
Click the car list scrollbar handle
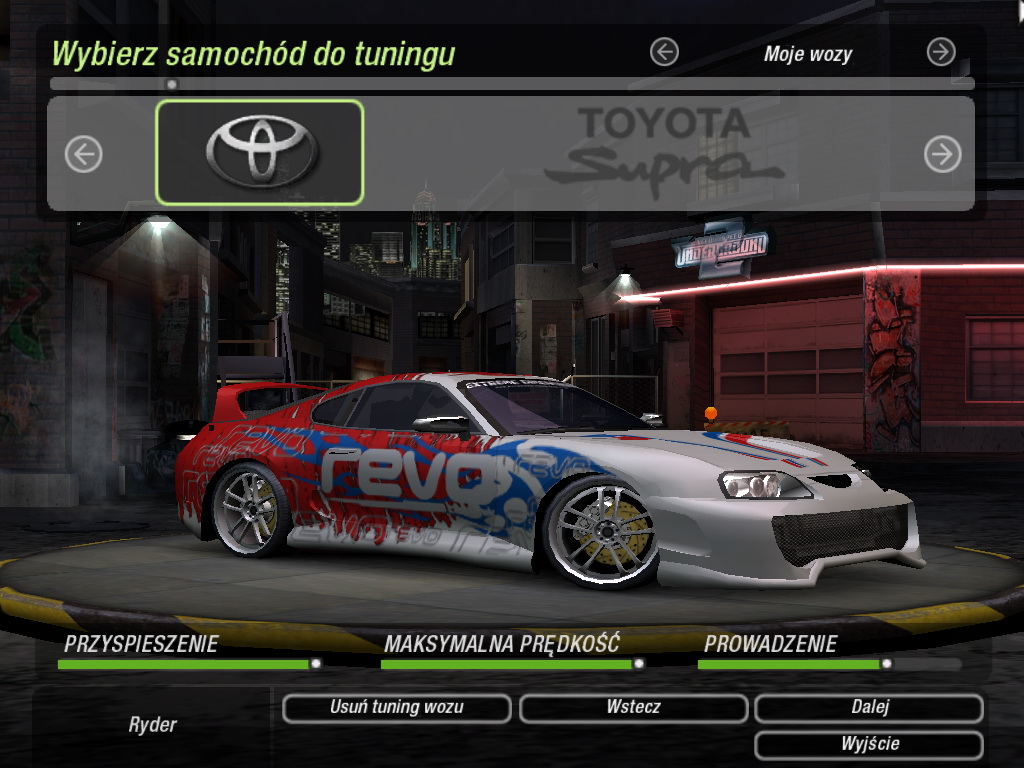172,85
